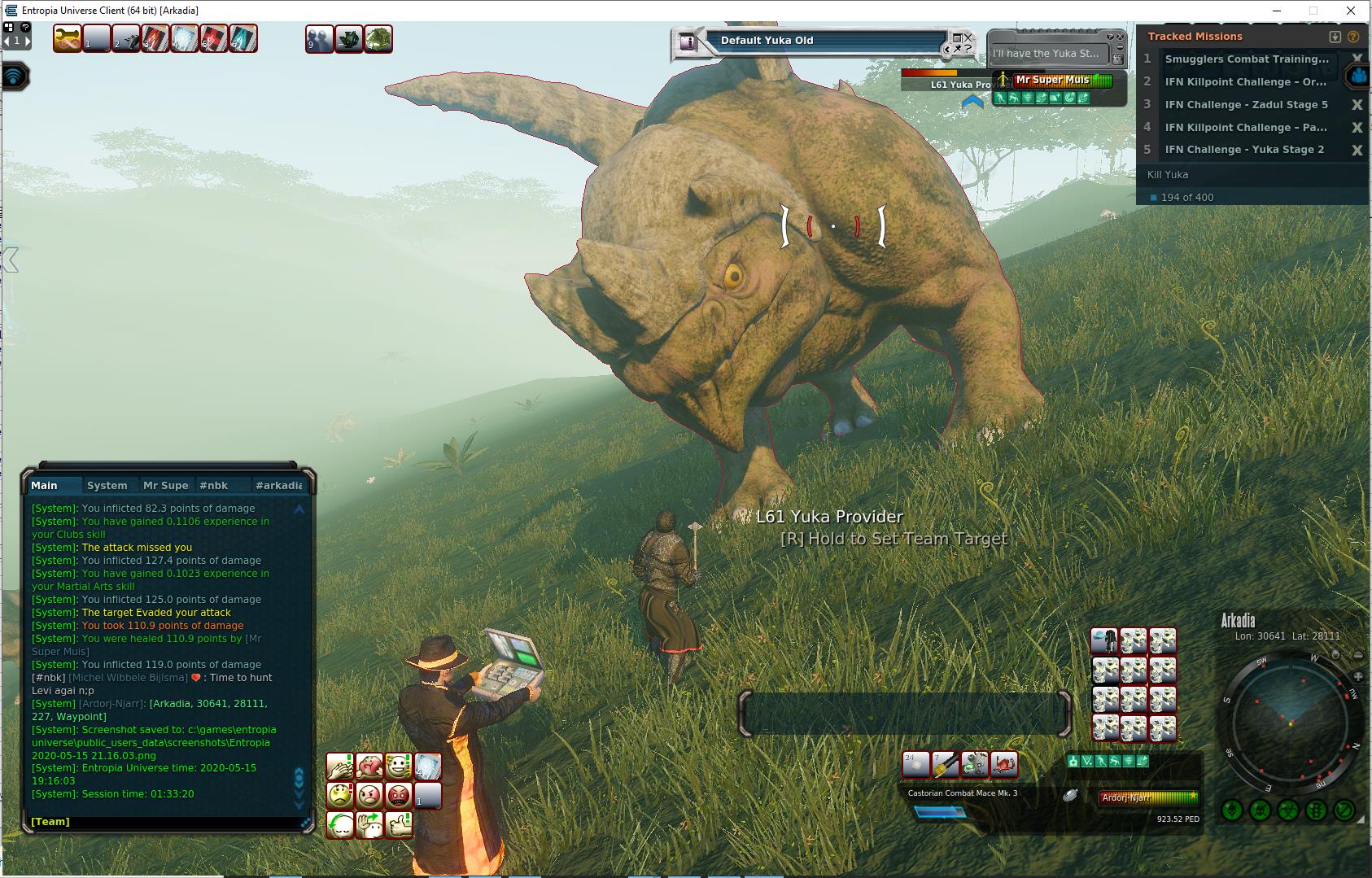
Task: Open the info button on Default Yuka Old
Action: (688, 42)
